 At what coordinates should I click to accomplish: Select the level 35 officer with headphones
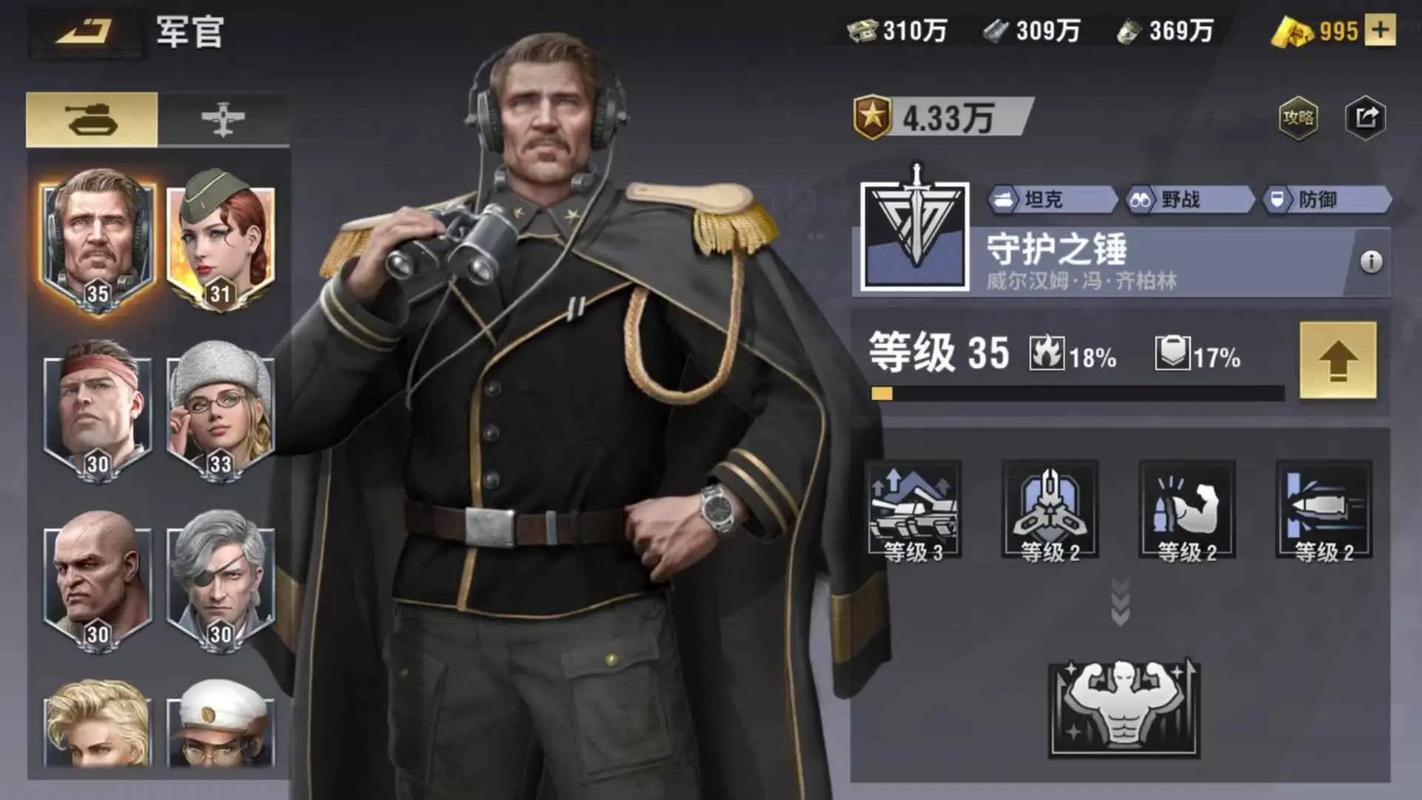click(97, 240)
